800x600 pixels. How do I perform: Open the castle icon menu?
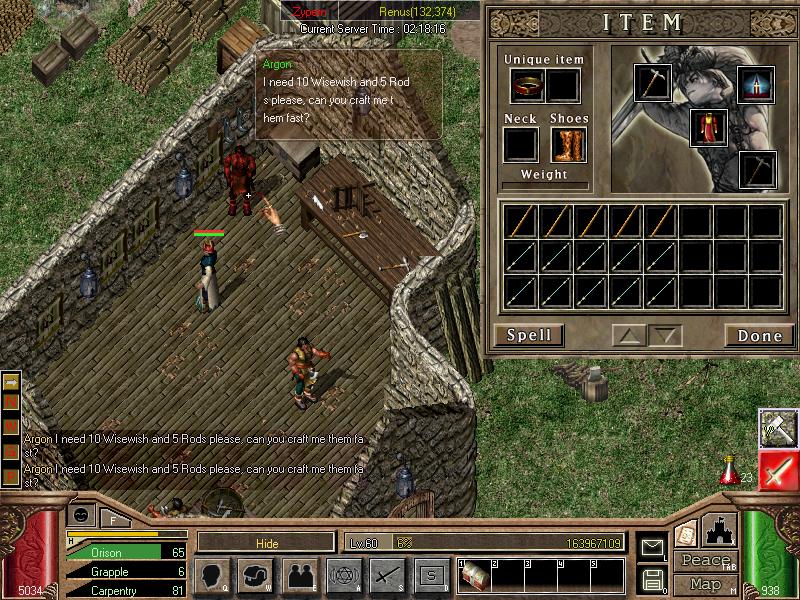(720, 530)
